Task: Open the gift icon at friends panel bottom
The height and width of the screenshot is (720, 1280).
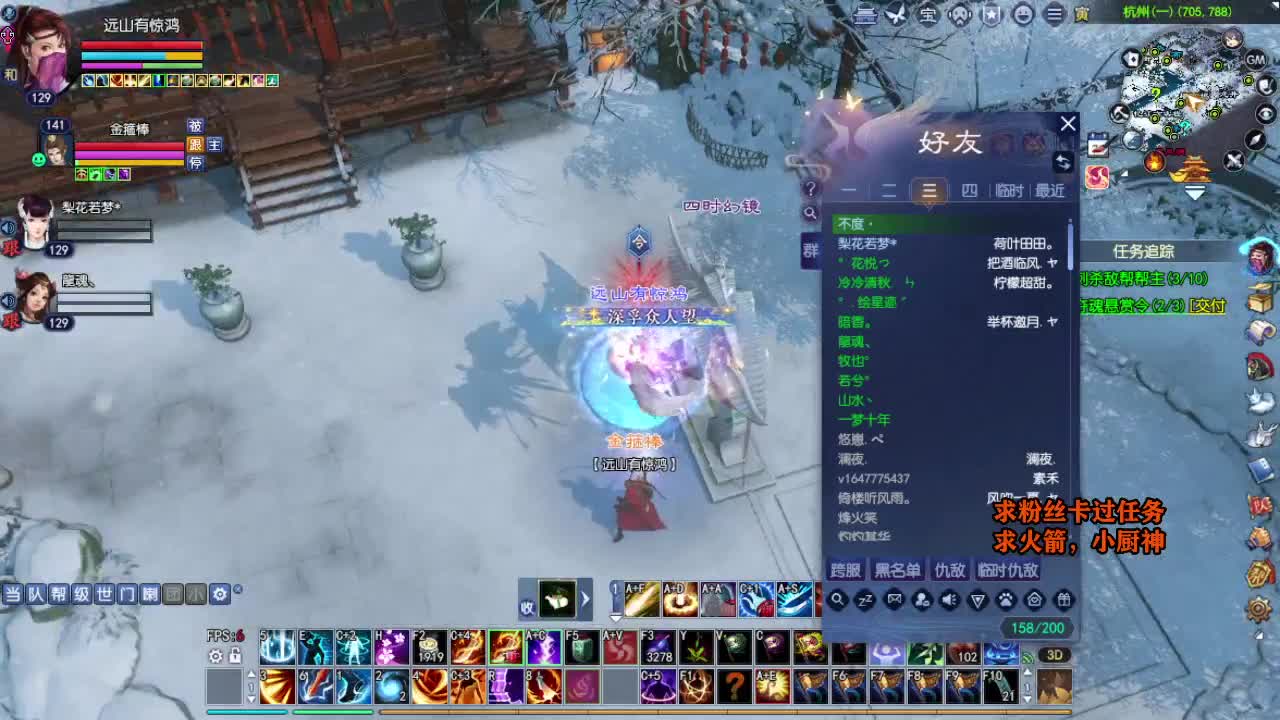Action: click(1062, 600)
